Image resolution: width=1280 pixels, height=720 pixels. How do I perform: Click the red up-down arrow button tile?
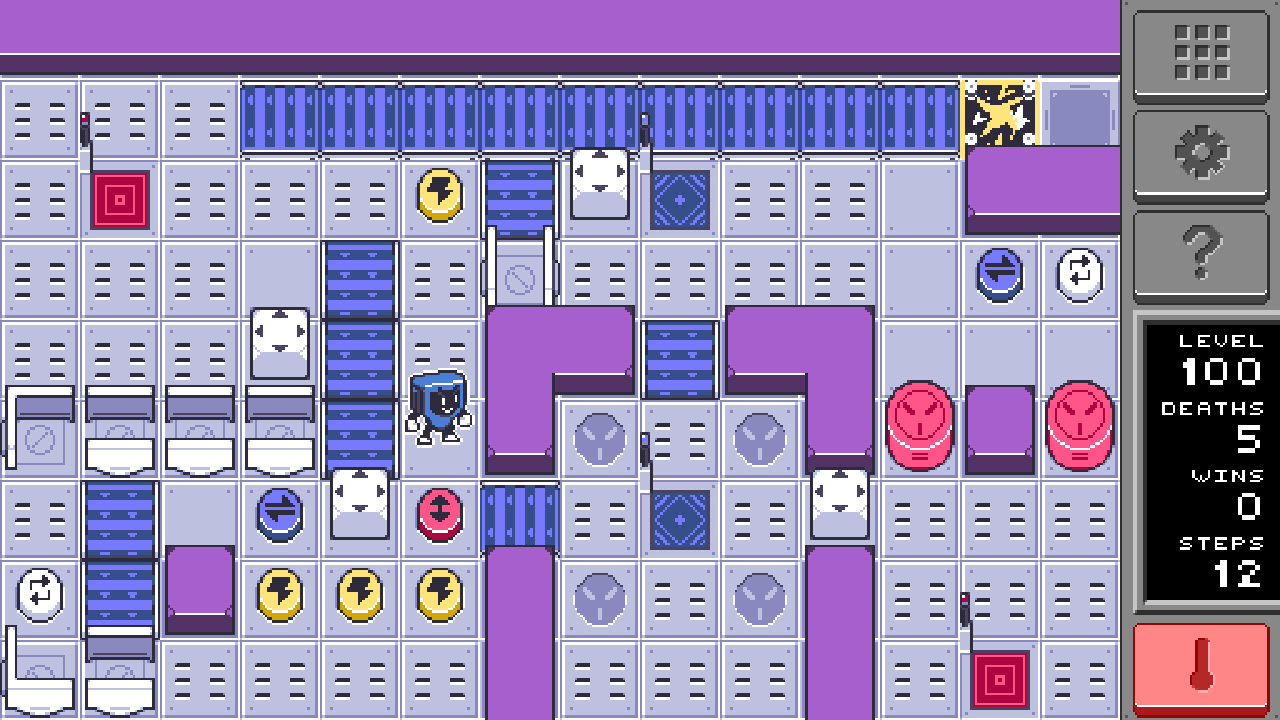click(x=440, y=516)
